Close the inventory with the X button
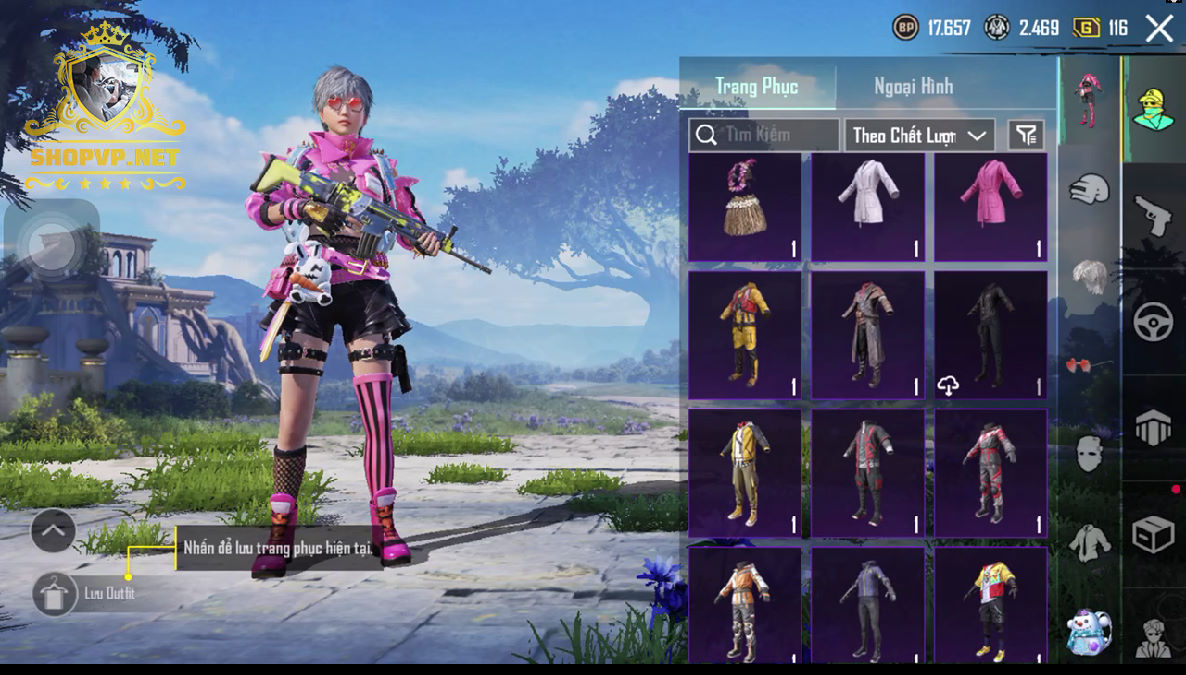This screenshot has height=675, width=1186. tap(1159, 28)
